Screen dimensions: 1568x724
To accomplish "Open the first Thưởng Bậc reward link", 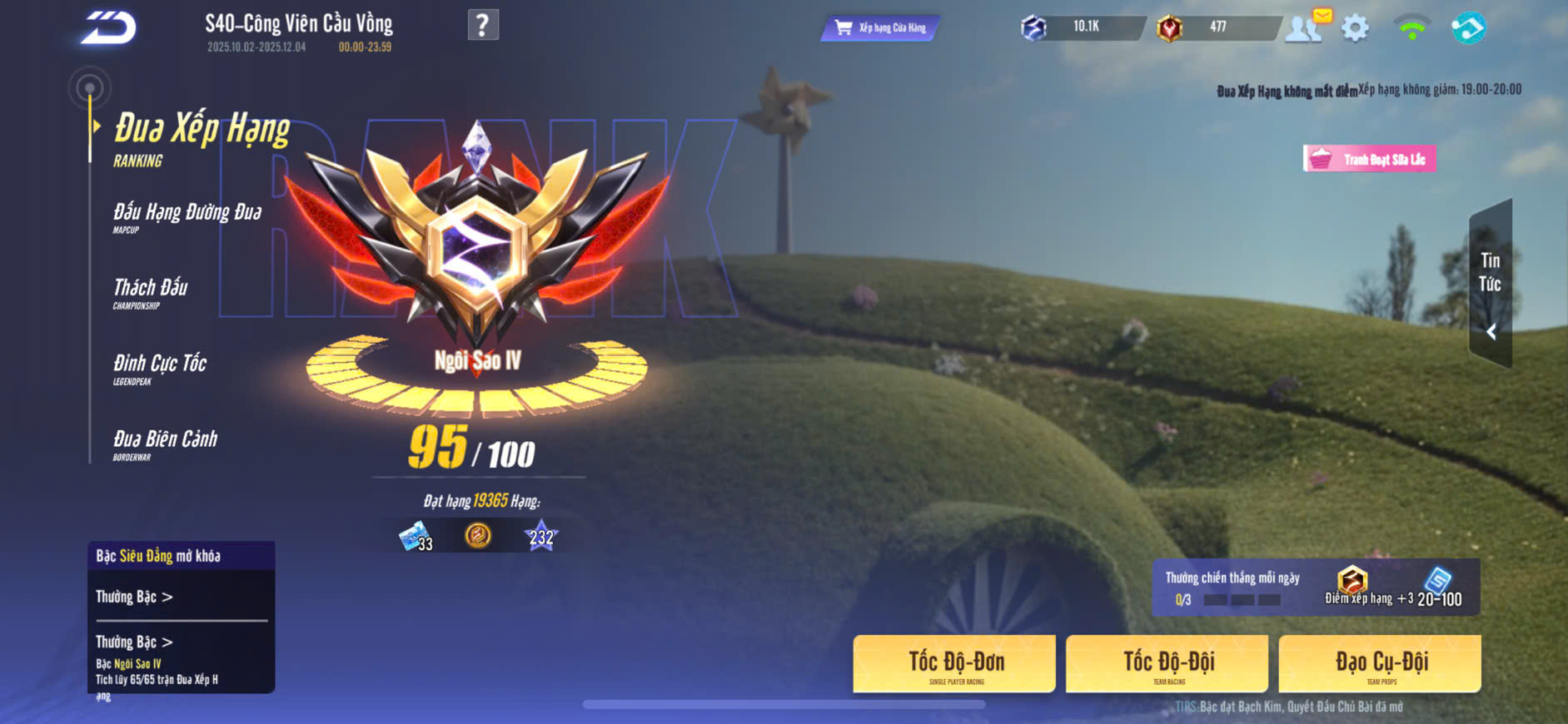I will (x=134, y=597).
